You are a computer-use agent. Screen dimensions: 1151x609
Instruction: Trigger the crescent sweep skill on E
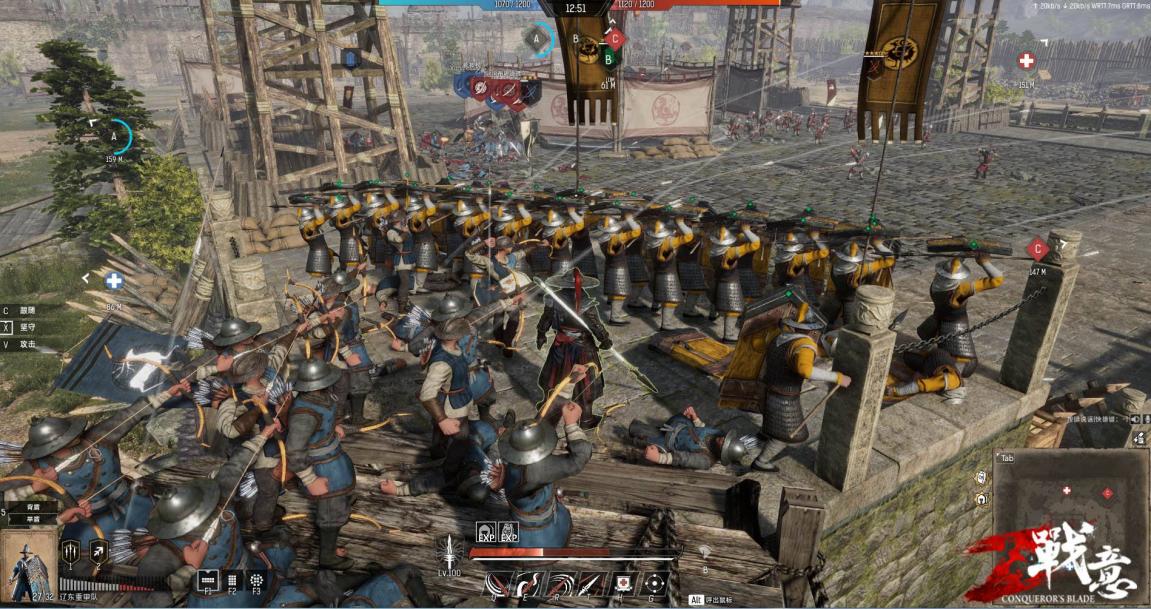(527, 582)
